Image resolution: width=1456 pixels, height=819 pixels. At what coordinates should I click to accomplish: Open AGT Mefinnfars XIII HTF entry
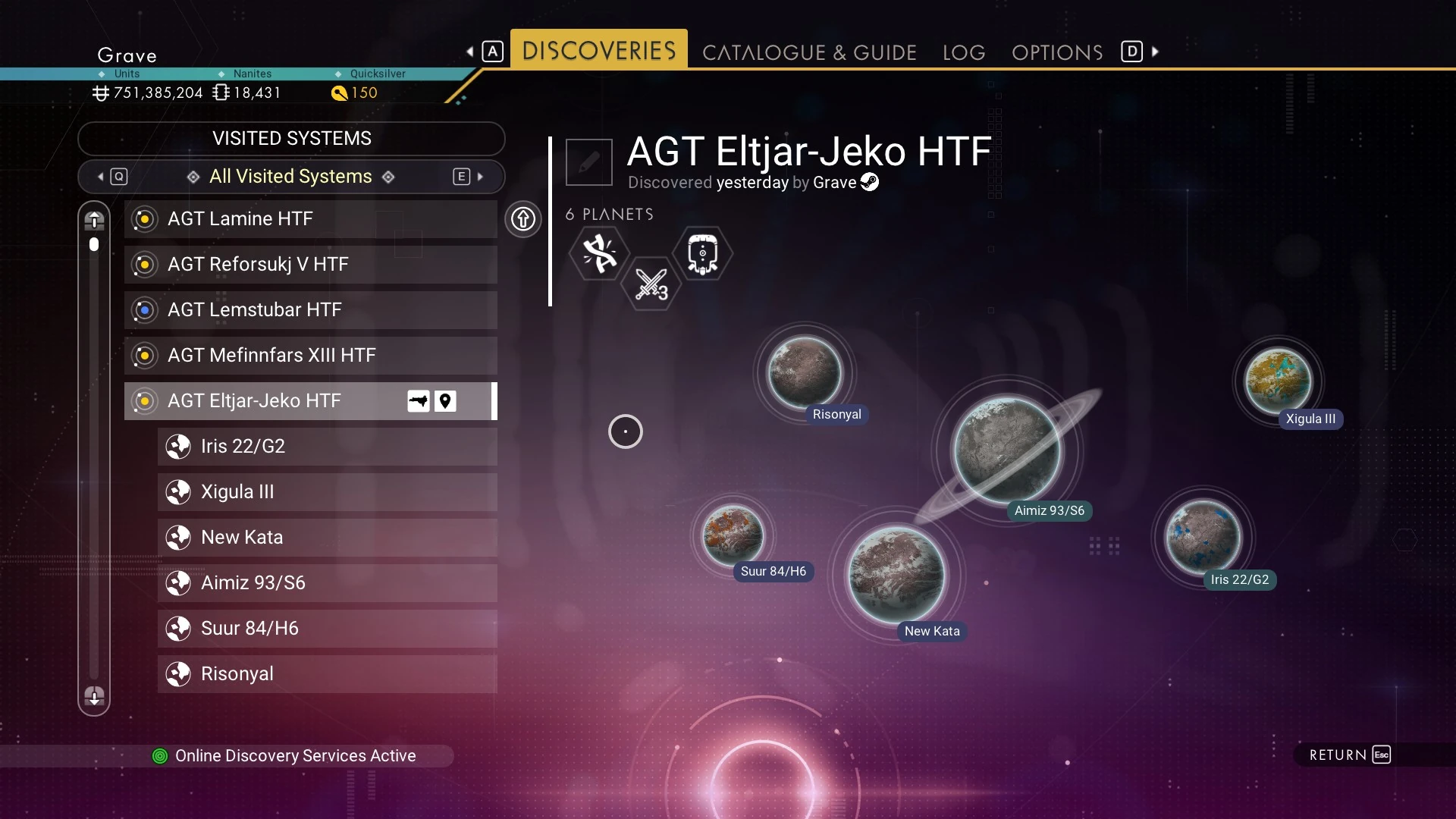point(310,356)
